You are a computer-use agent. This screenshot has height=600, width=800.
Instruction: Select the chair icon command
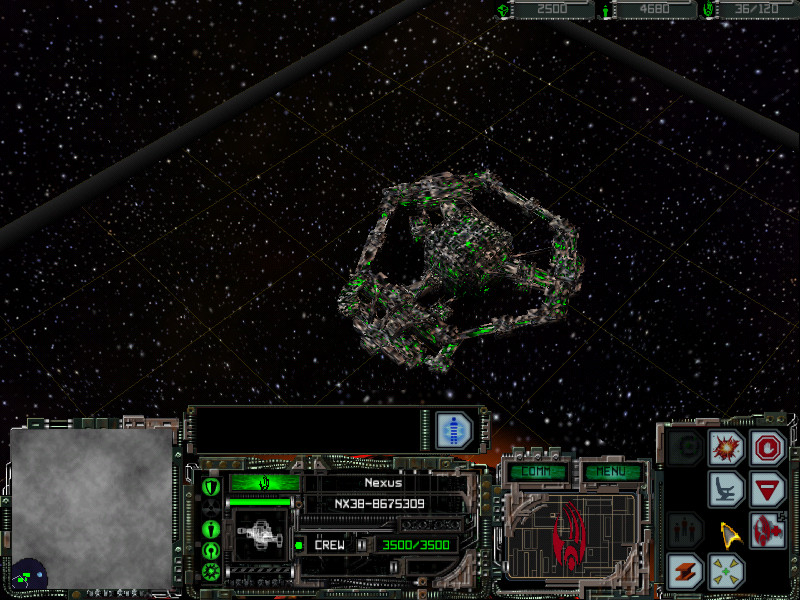click(726, 489)
